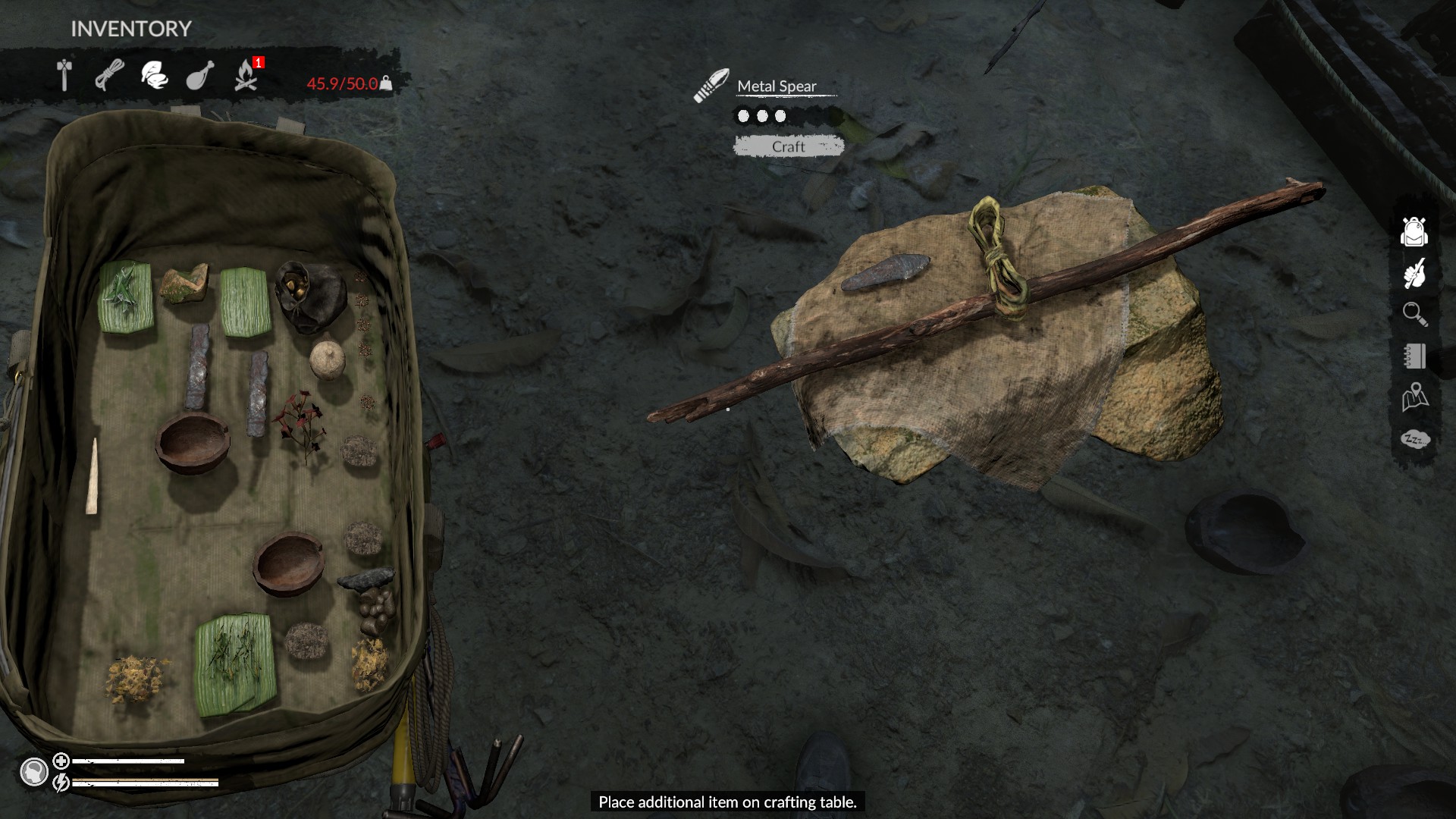Choose the round white coconut in backpack
This screenshot has height=819, width=1456.
coord(328,358)
